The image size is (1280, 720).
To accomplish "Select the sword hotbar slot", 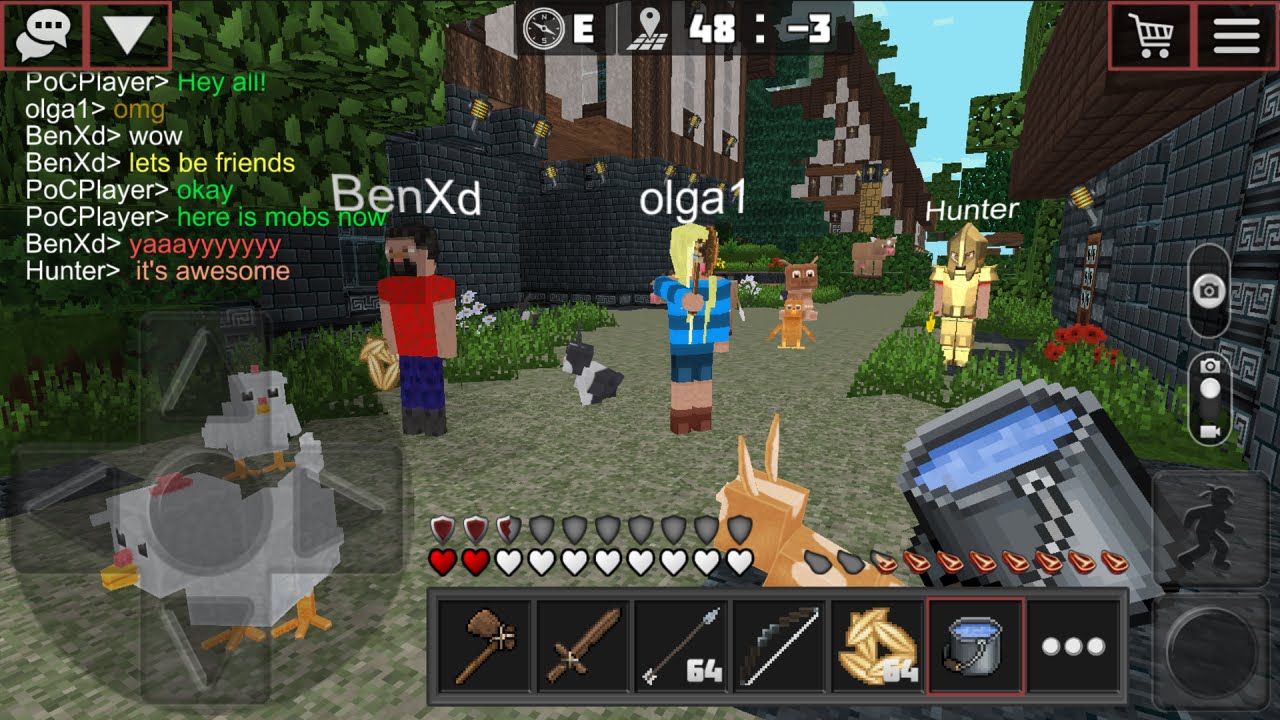I will 580,646.
